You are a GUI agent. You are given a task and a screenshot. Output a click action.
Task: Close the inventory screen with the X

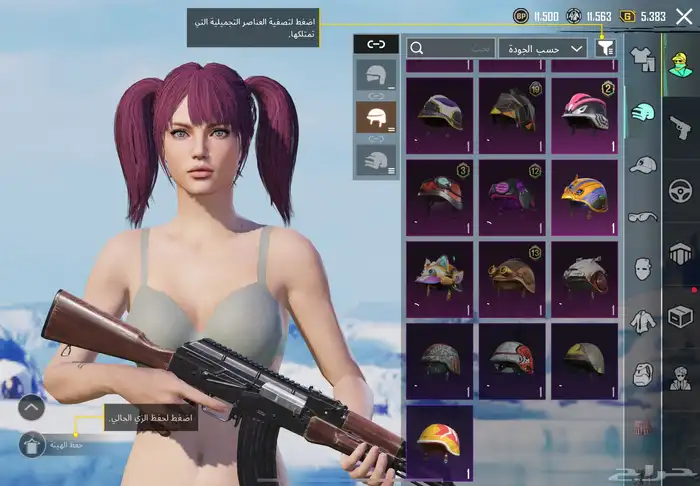[681, 17]
